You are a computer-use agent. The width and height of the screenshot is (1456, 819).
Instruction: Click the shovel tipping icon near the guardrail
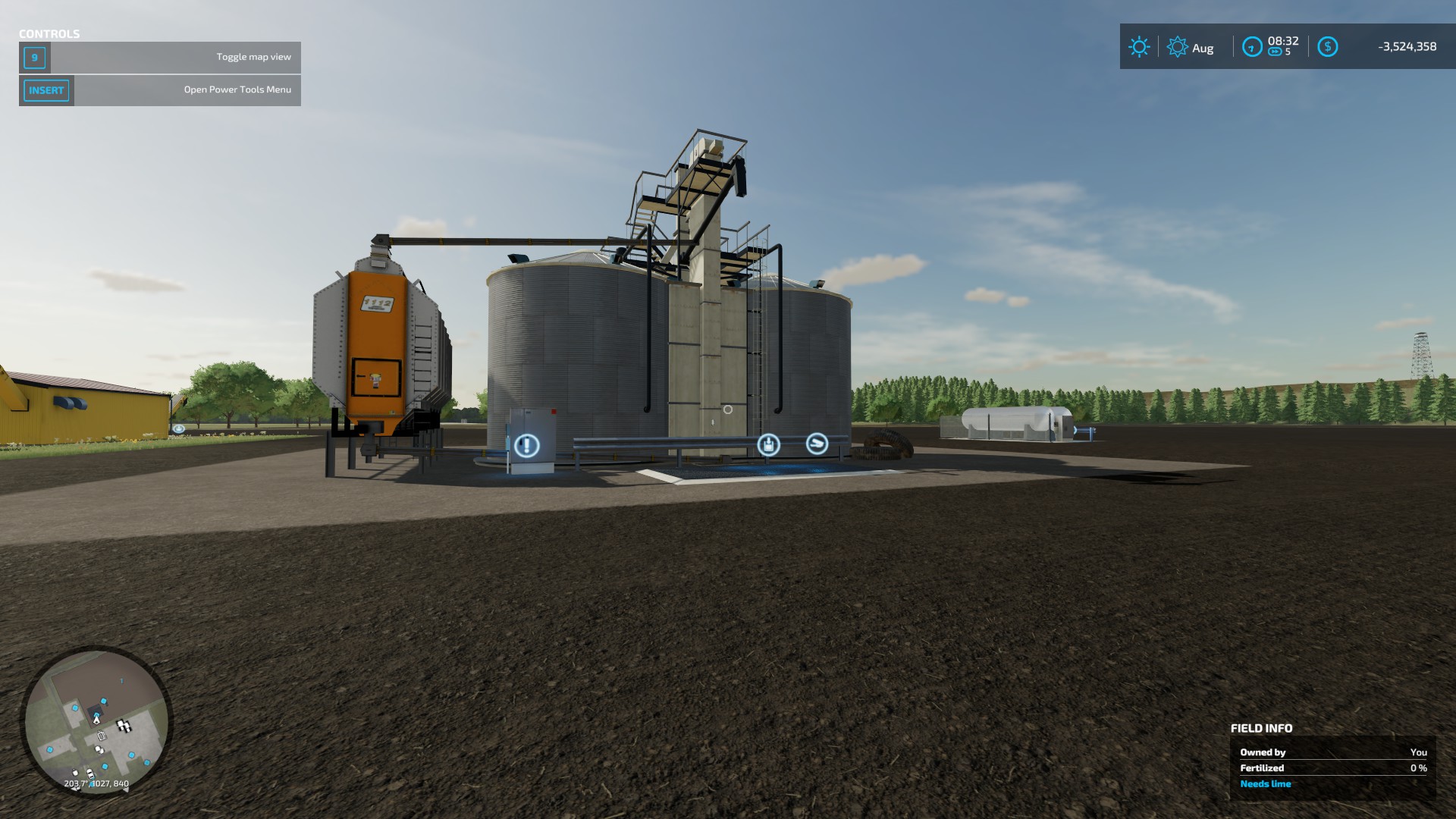tap(817, 444)
